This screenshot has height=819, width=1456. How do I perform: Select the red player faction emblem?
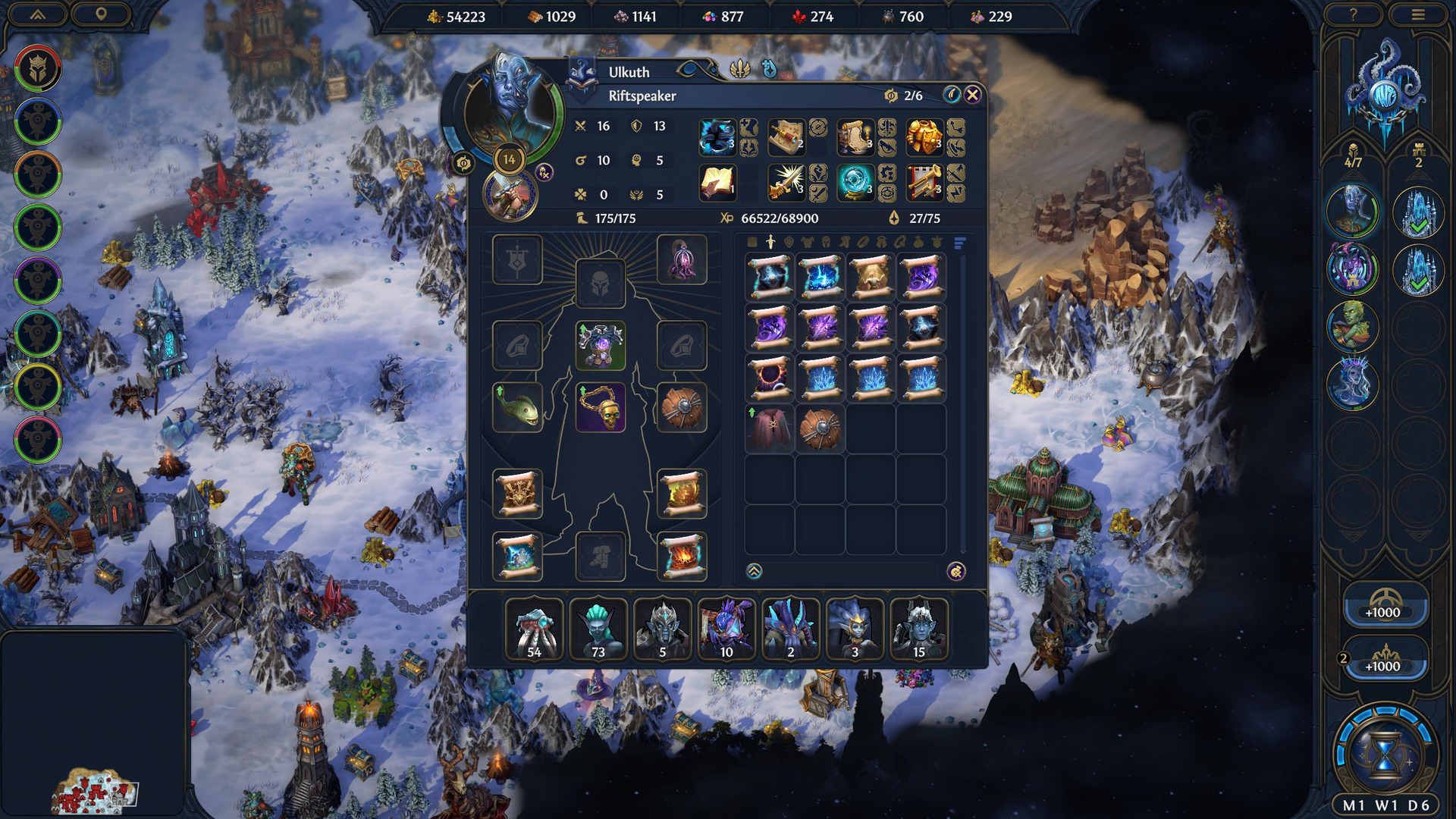point(37,69)
